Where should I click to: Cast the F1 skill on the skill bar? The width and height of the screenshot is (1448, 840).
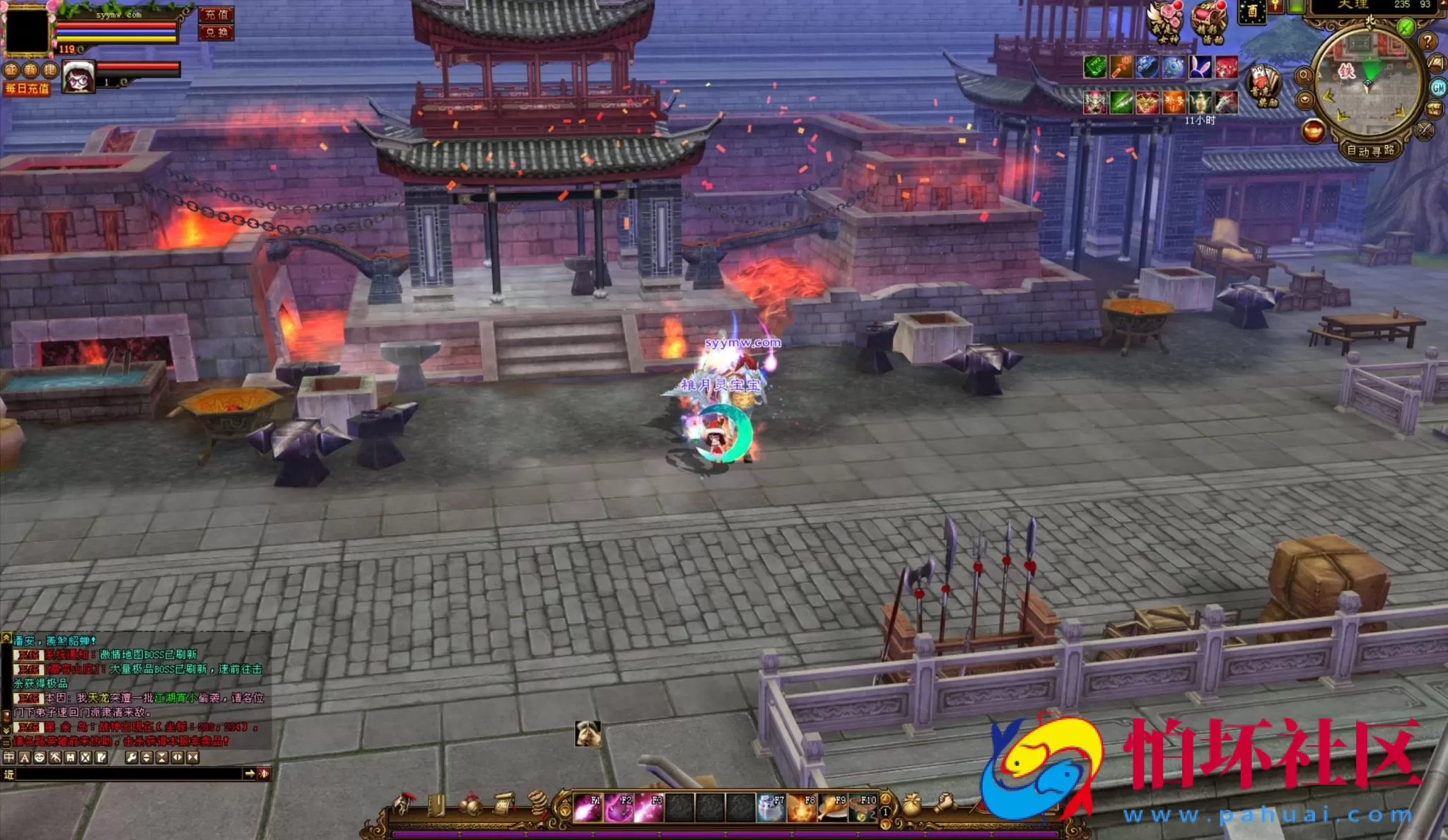click(589, 807)
